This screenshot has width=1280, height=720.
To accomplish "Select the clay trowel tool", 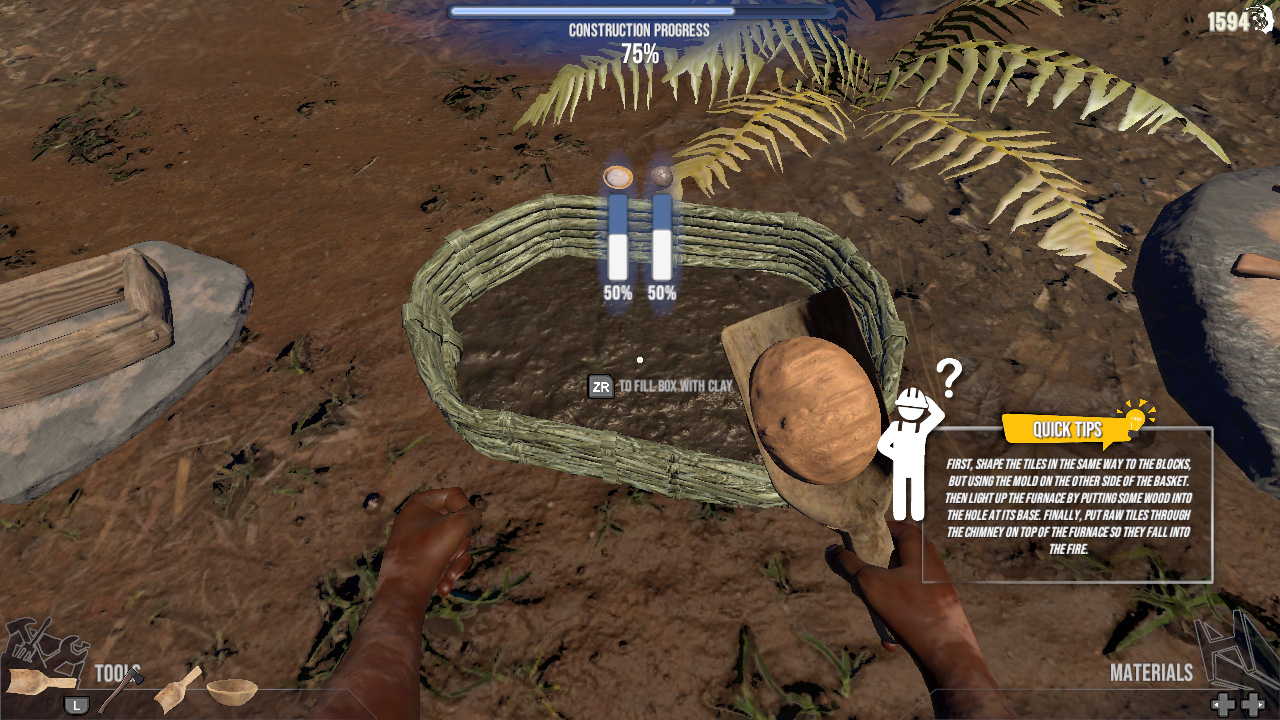I will tap(40, 682).
